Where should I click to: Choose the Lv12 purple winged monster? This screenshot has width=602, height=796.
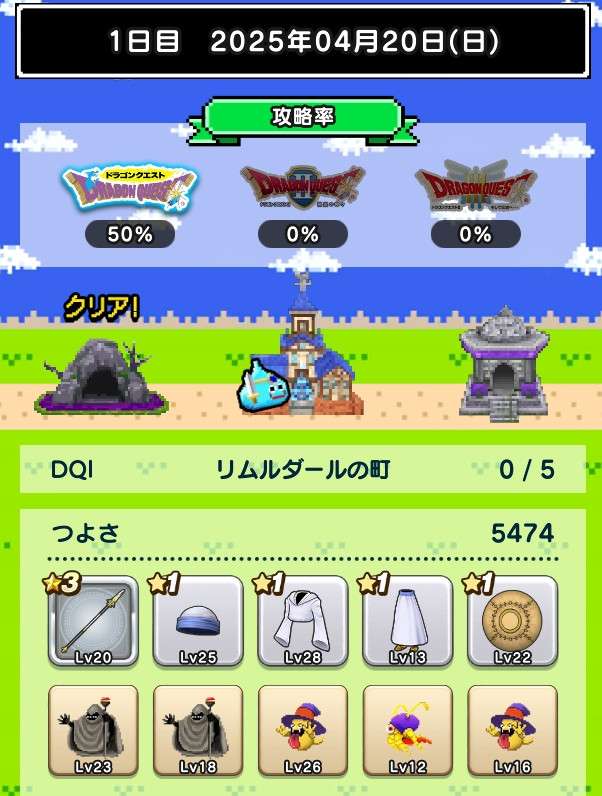406,731
